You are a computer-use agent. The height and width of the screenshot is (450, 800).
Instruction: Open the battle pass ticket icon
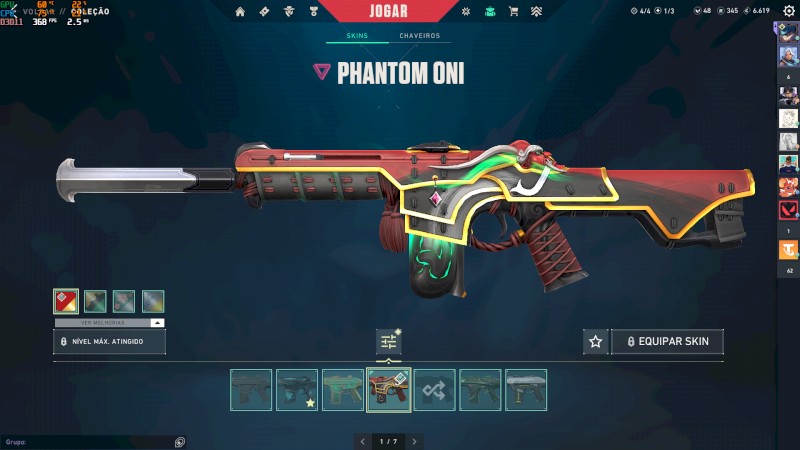264,11
